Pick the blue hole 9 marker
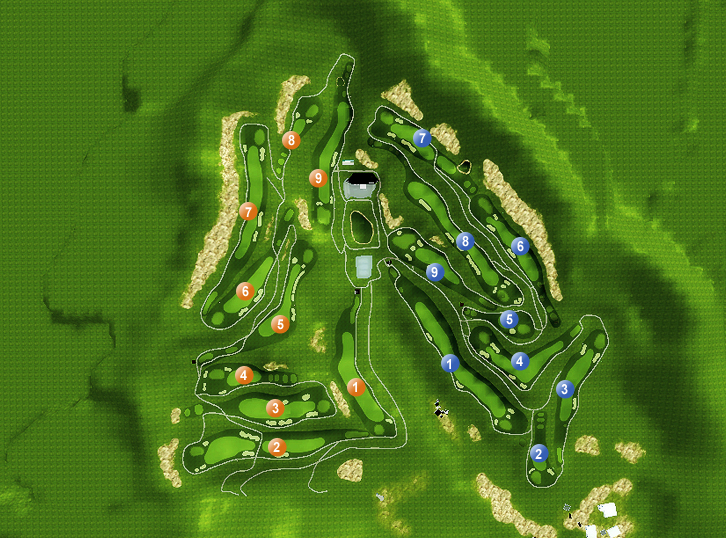Screen dimensions: 726x538 click(434, 272)
